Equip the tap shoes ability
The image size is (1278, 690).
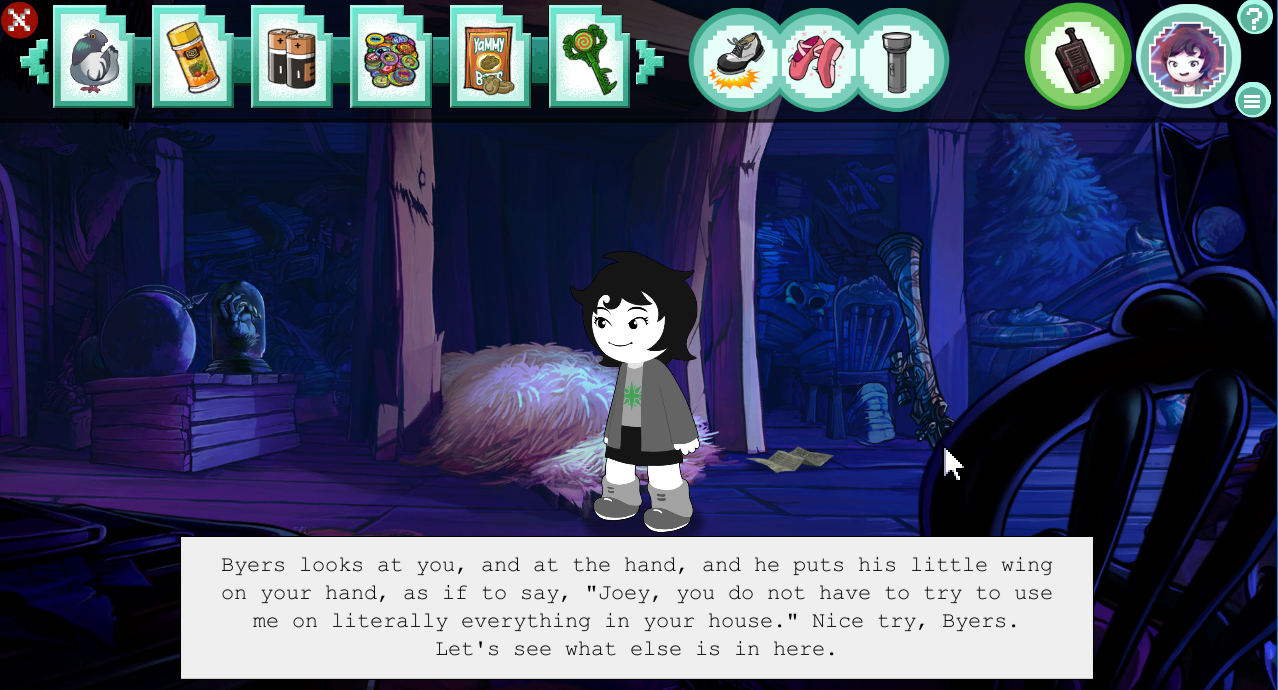click(x=738, y=60)
